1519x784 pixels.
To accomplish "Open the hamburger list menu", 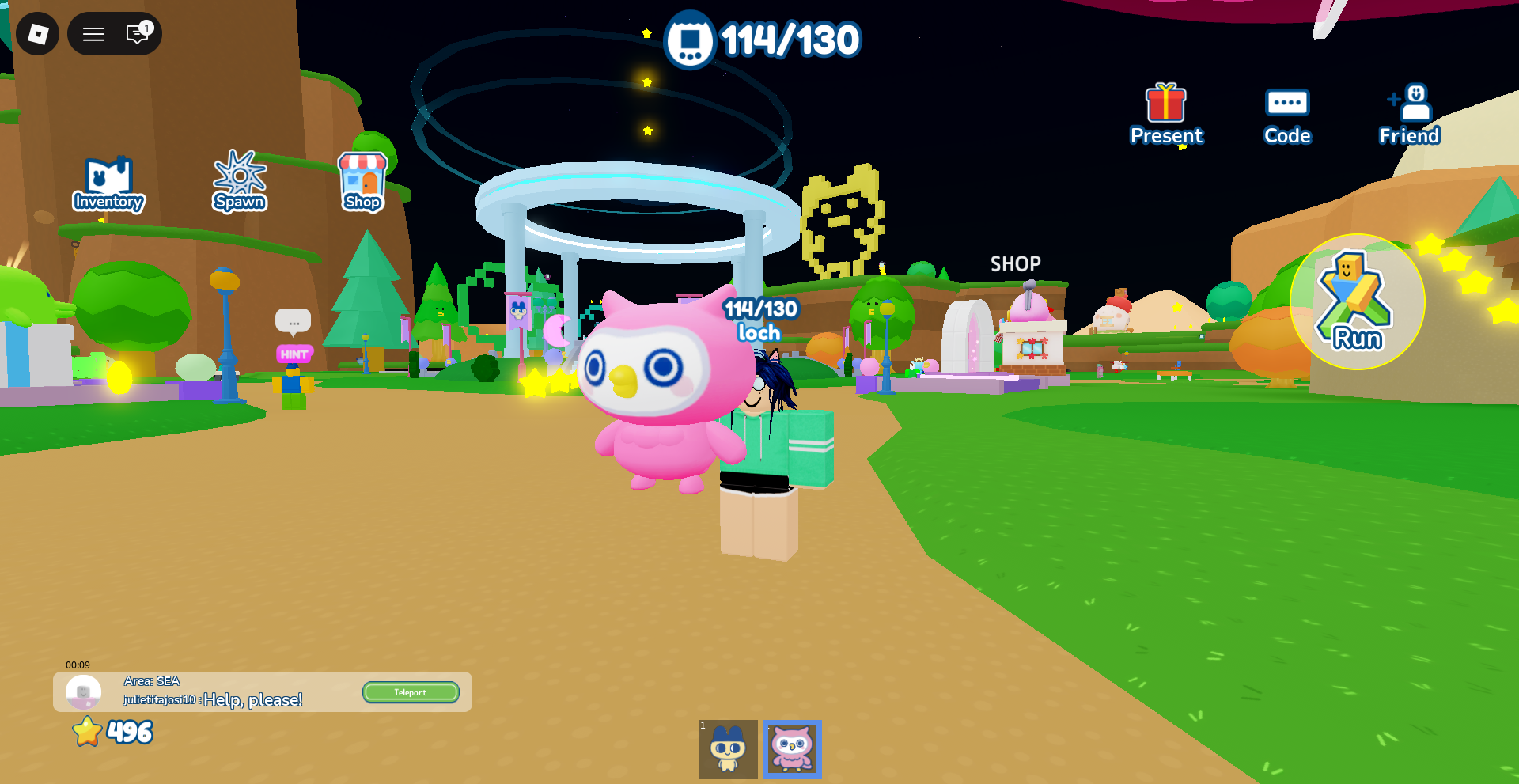I will [94, 34].
